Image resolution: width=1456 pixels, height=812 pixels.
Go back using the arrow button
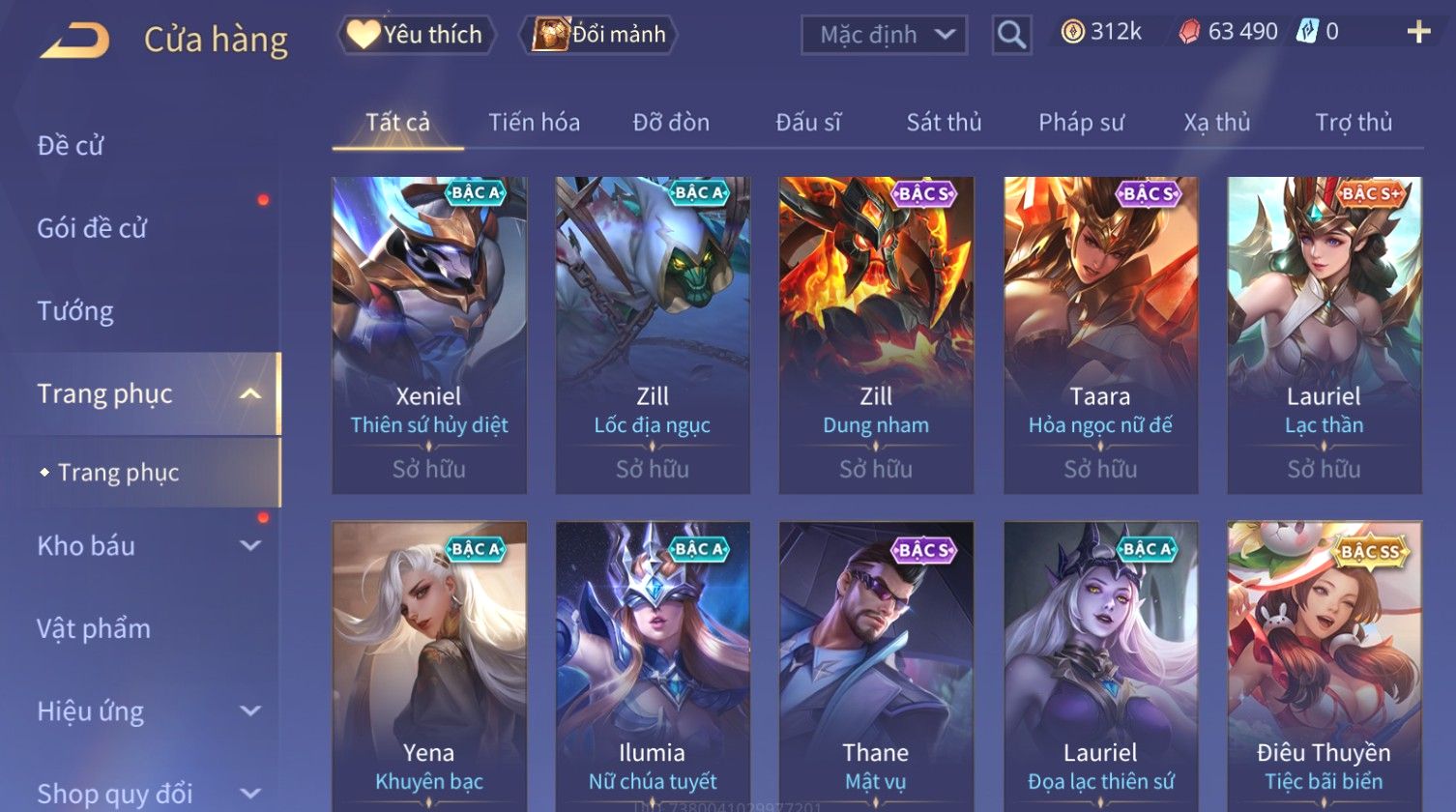click(74, 40)
